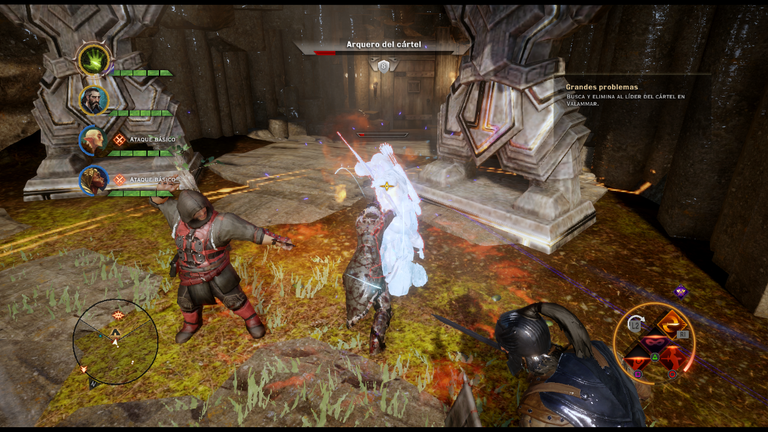Pick the golden-headdress companion portrait

tap(94, 180)
